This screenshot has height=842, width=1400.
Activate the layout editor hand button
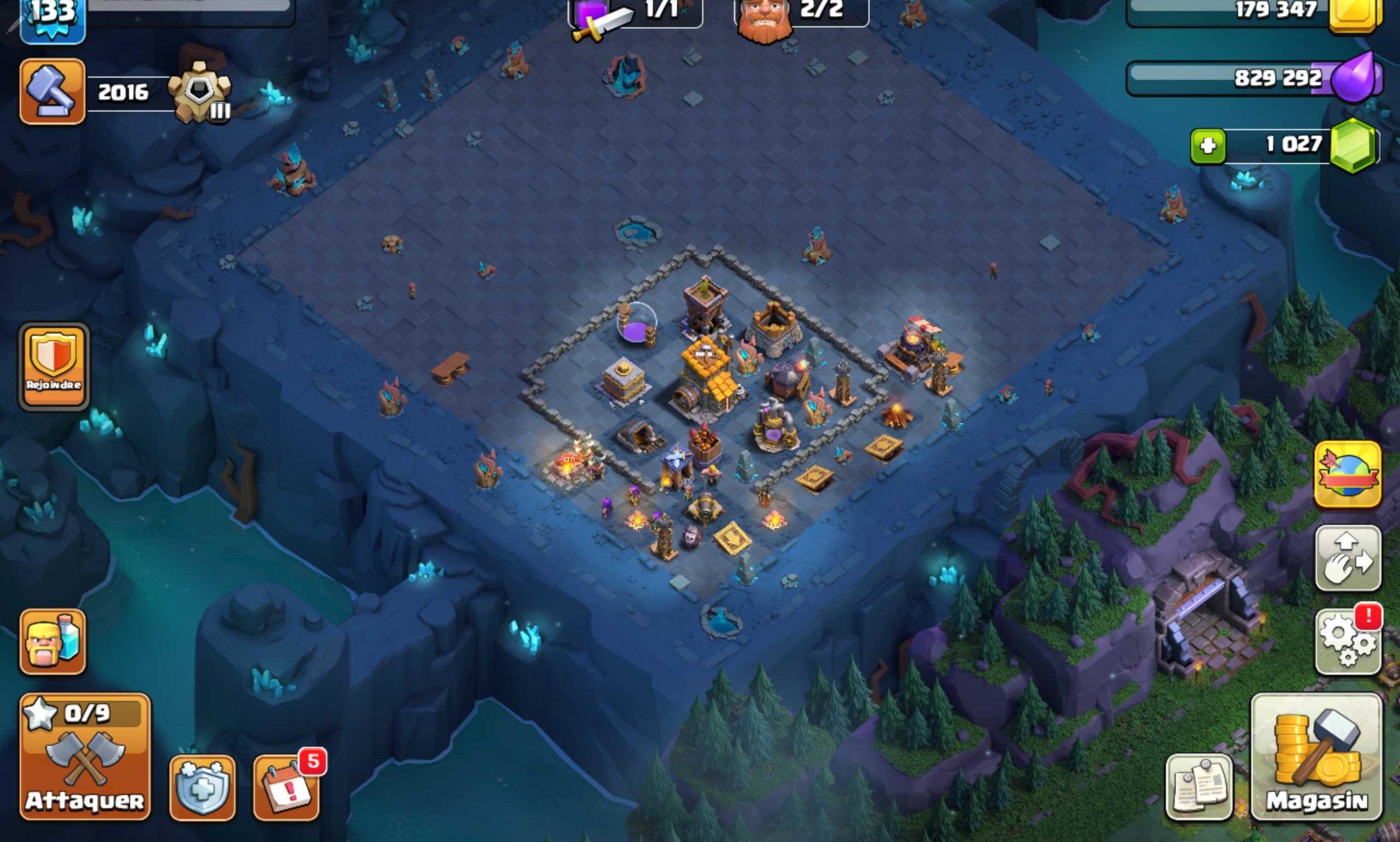point(1348,558)
